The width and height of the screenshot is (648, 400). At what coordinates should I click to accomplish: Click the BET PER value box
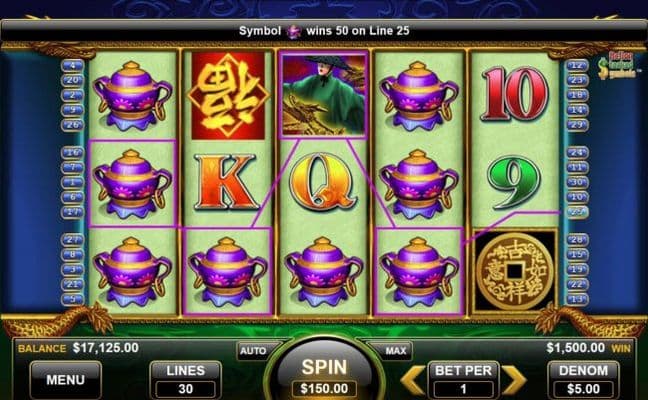coord(462,379)
